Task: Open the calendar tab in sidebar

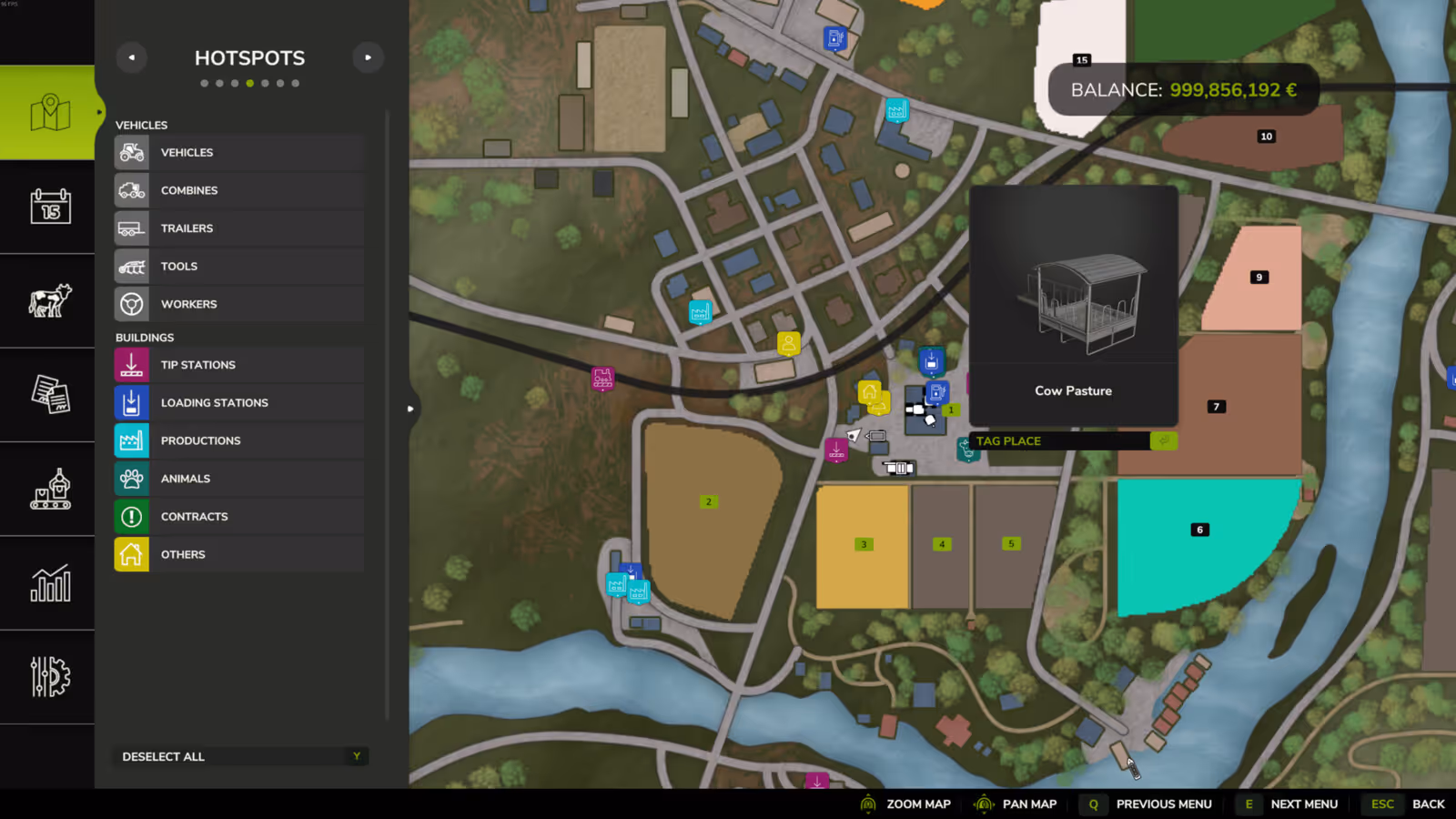Action: pyautogui.click(x=50, y=207)
